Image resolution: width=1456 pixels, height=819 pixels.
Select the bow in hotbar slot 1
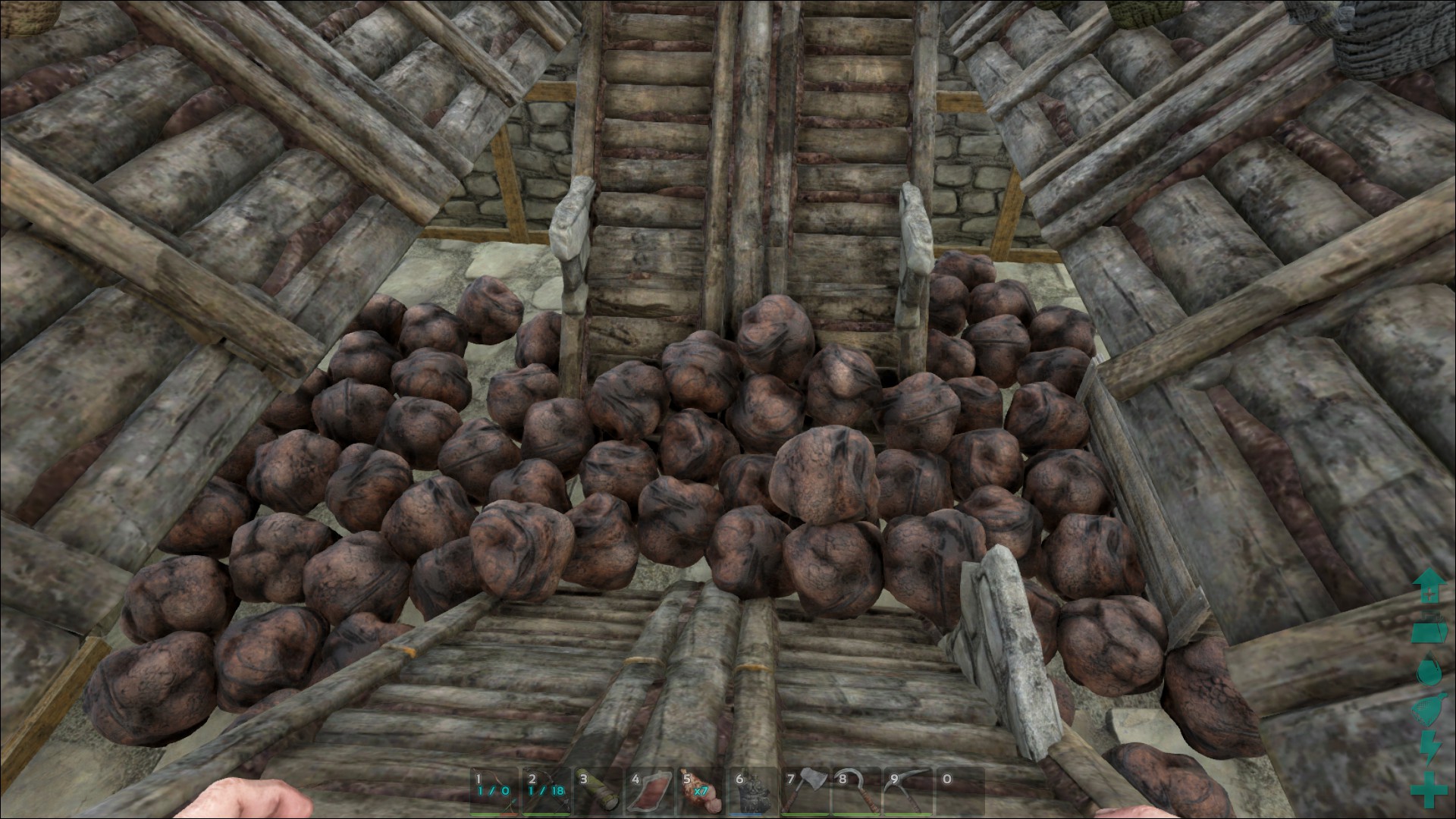[x=494, y=791]
